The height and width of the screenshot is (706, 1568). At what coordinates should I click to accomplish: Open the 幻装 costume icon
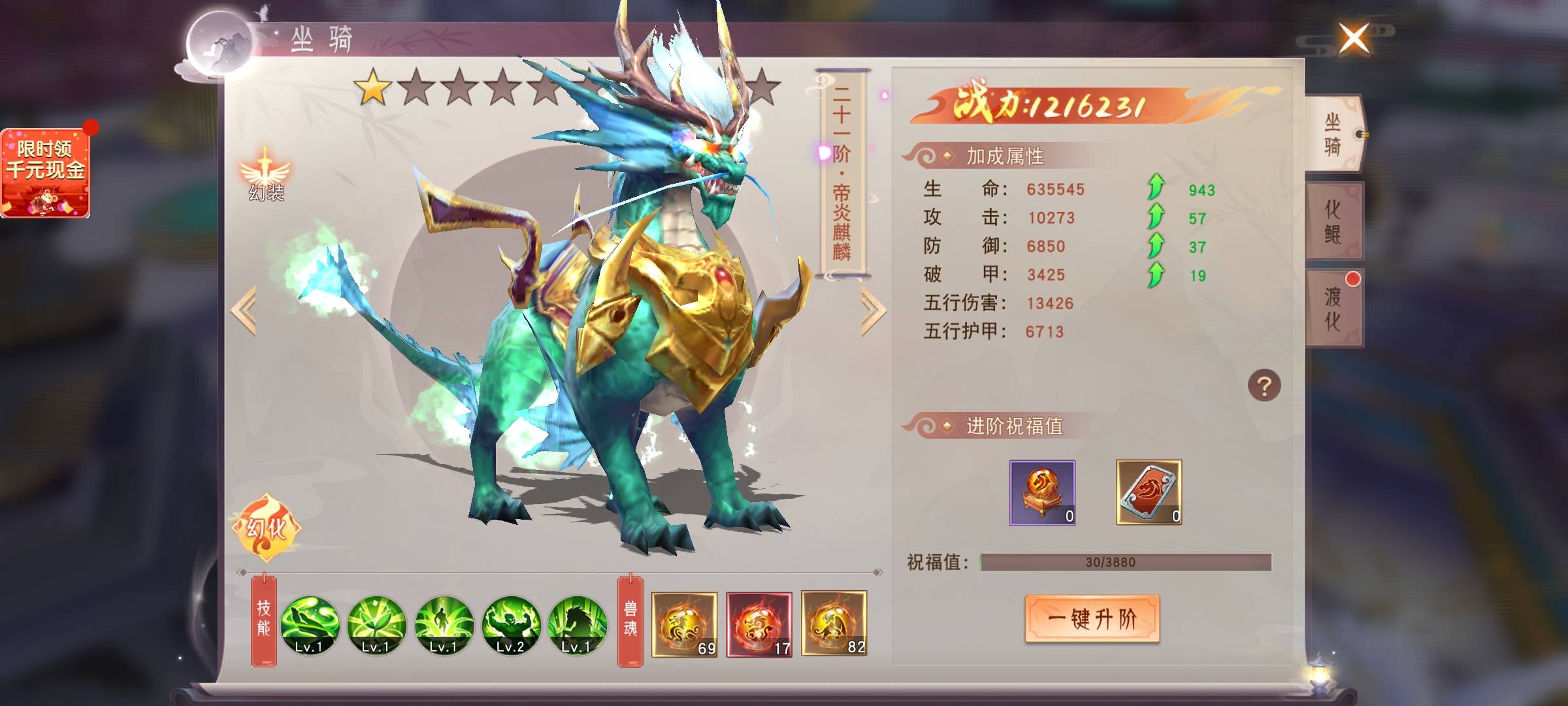tap(265, 175)
